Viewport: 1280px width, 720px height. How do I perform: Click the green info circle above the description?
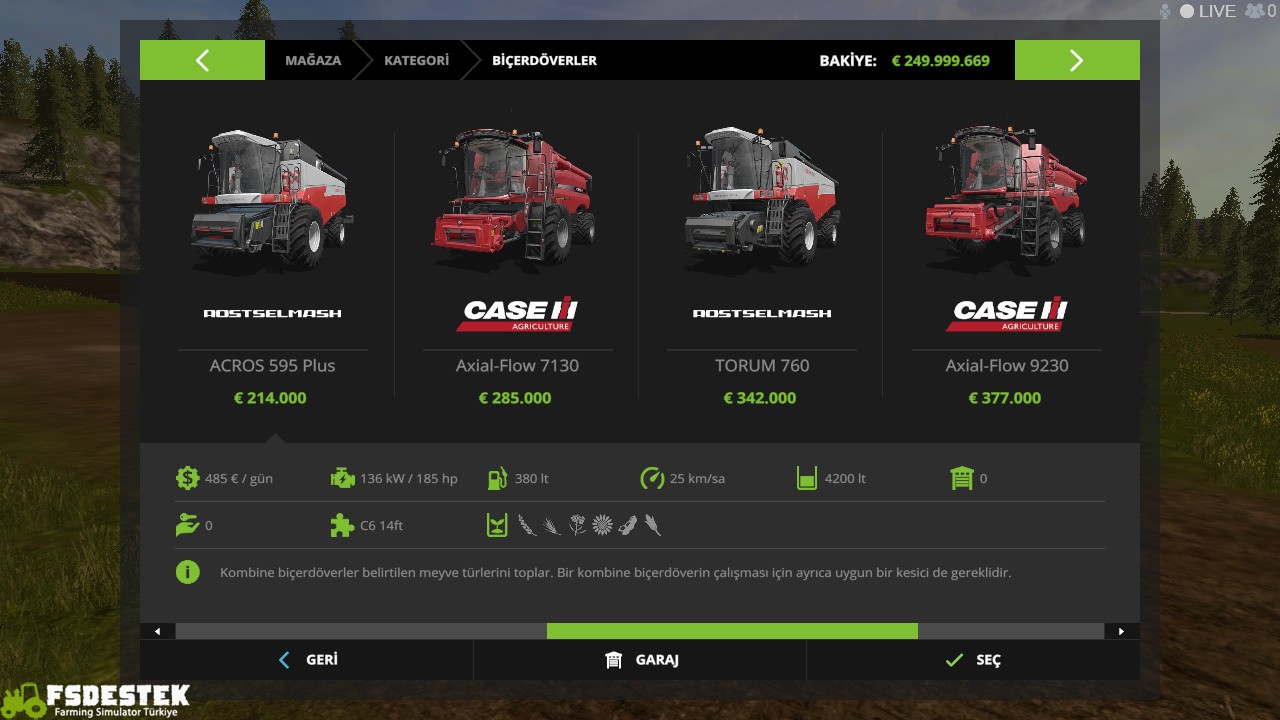coord(188,572)
